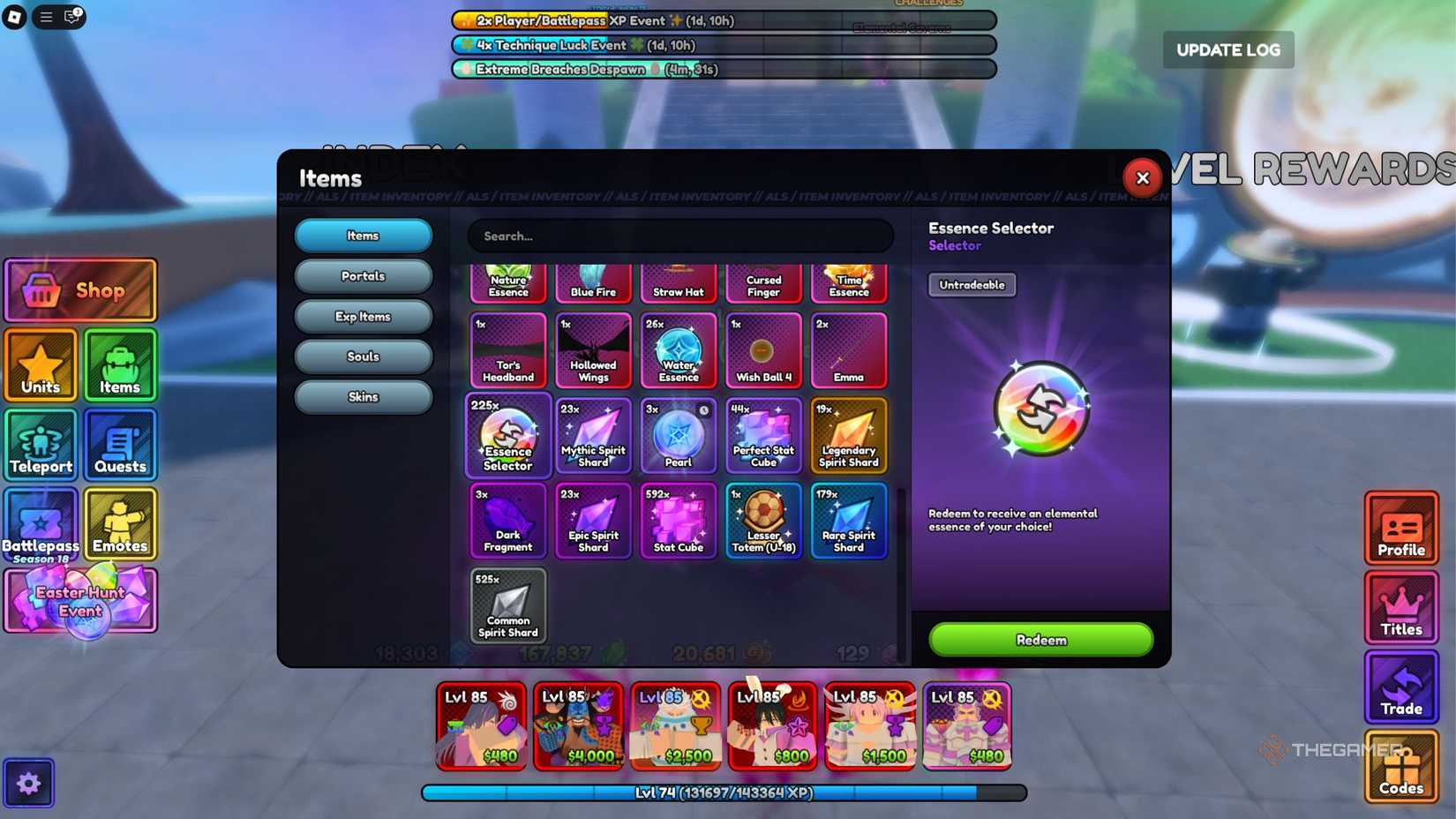Open the Exp Items category
Image resolution: width=1456 pixels, height=819 pixels.
363,316
